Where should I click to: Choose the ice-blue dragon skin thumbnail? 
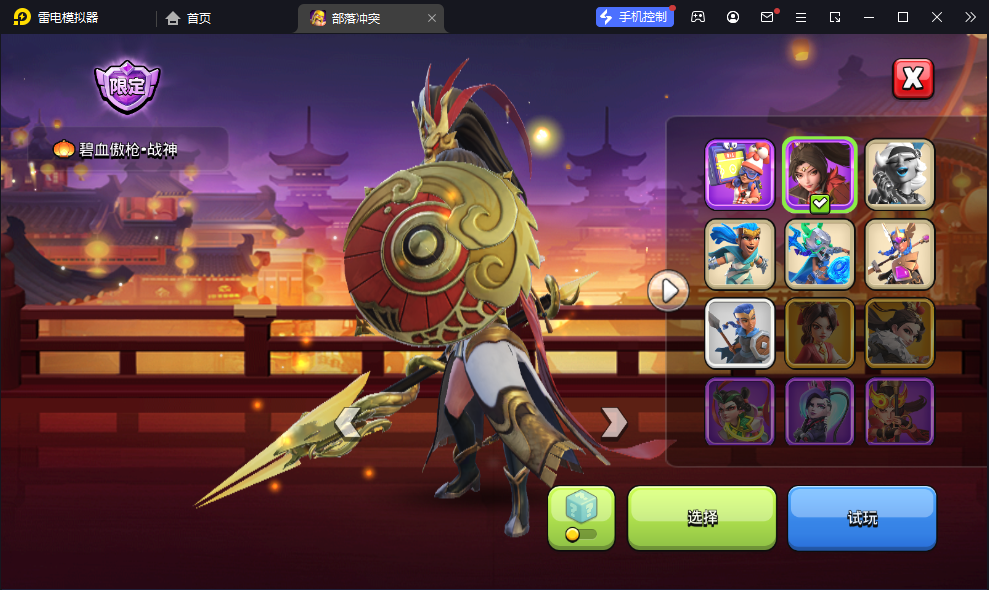click(x=819, y=254)
